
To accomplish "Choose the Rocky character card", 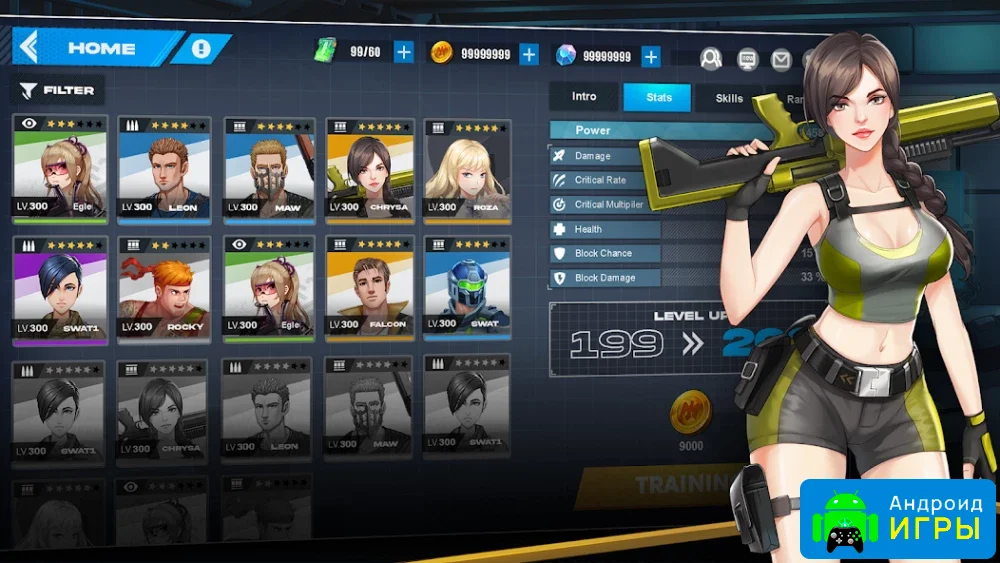I will pyautogui.click(x=162, y=288).
